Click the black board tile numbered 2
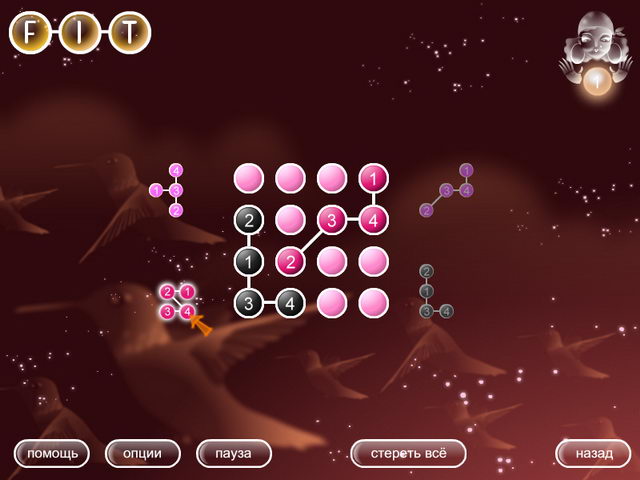640x480 pixels. [249, 220]
